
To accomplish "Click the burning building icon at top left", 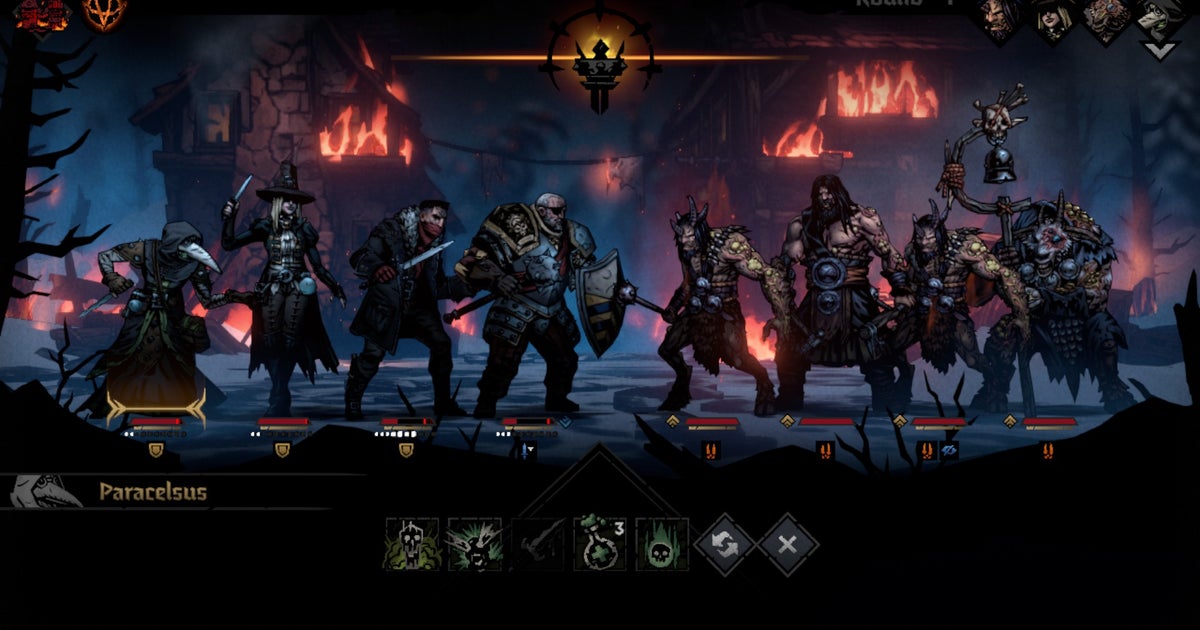I will pyautogui.click(x=41, y=14).
